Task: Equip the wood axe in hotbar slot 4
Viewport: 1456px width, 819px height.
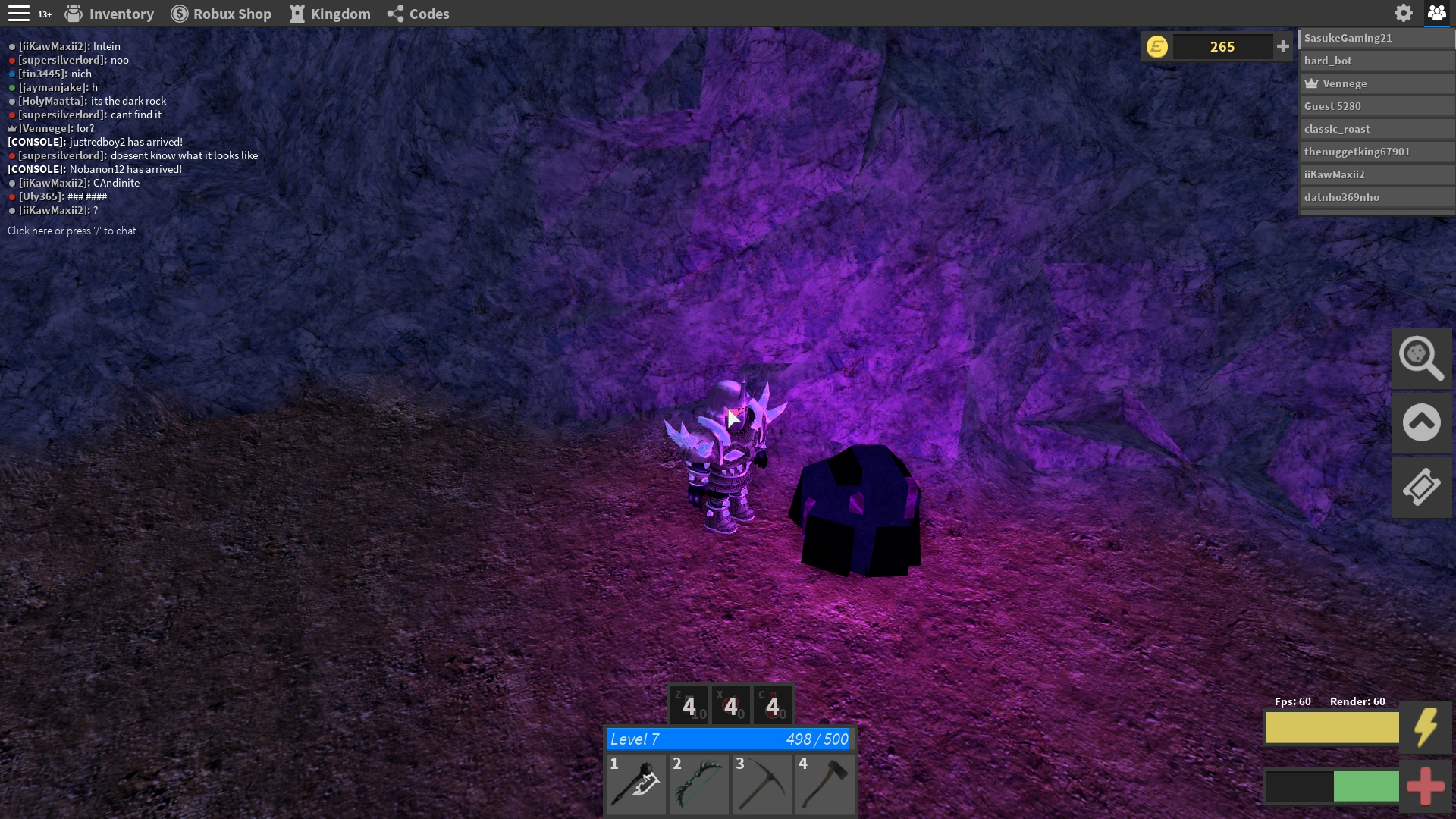Action: click(825, 783)
